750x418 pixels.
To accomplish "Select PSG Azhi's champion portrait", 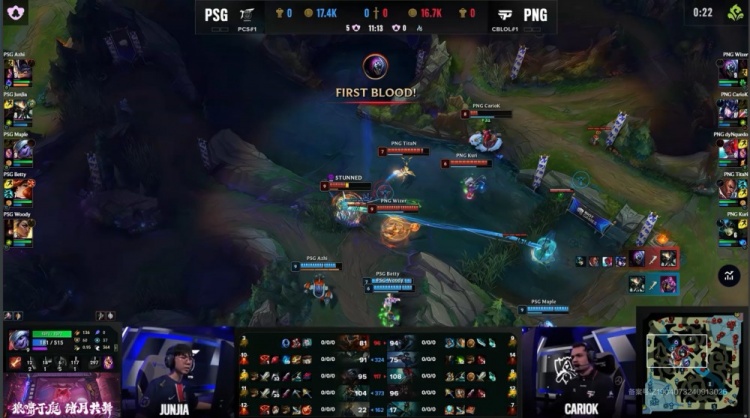I will [20, 70].
